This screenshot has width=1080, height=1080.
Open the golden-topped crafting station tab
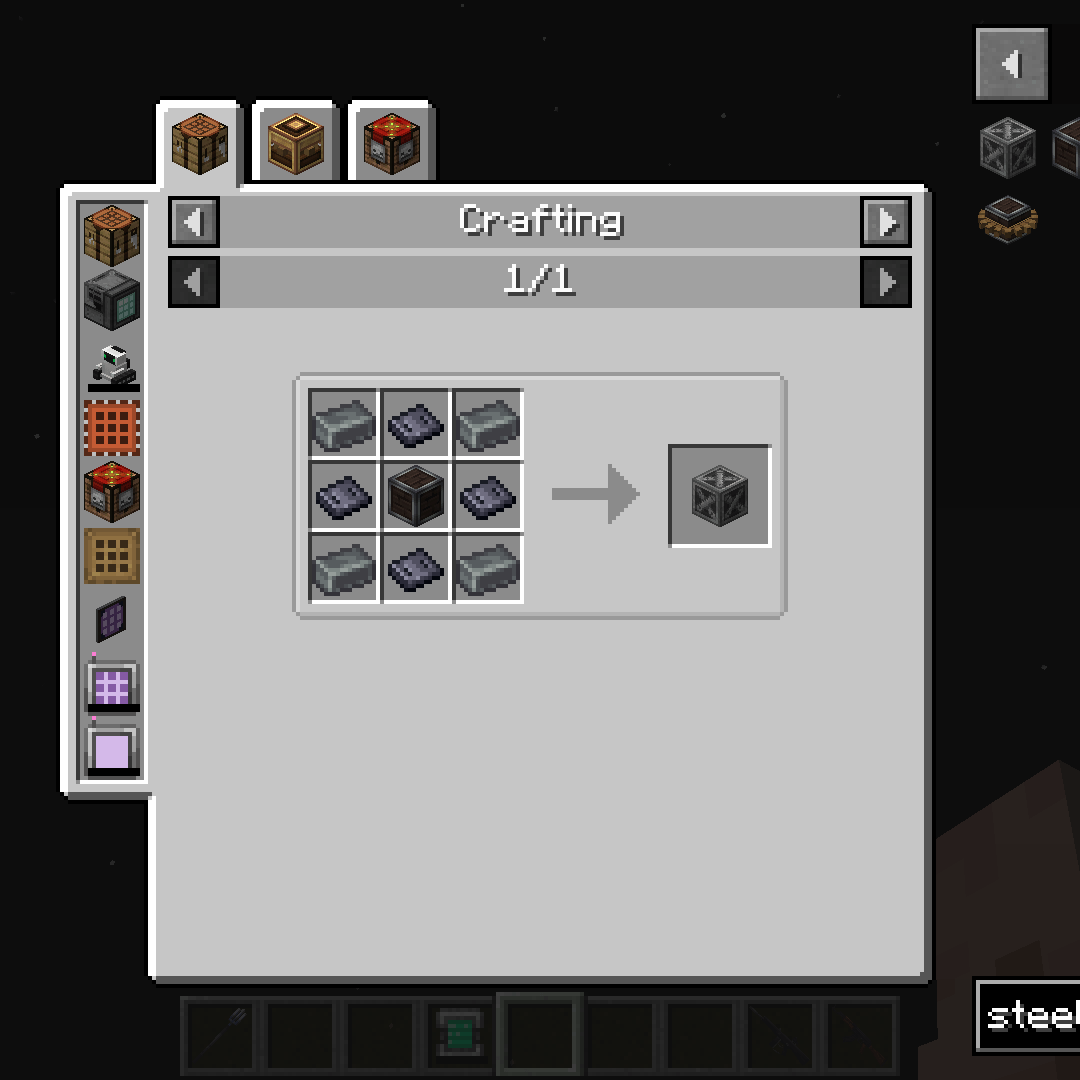coord(296,144)
